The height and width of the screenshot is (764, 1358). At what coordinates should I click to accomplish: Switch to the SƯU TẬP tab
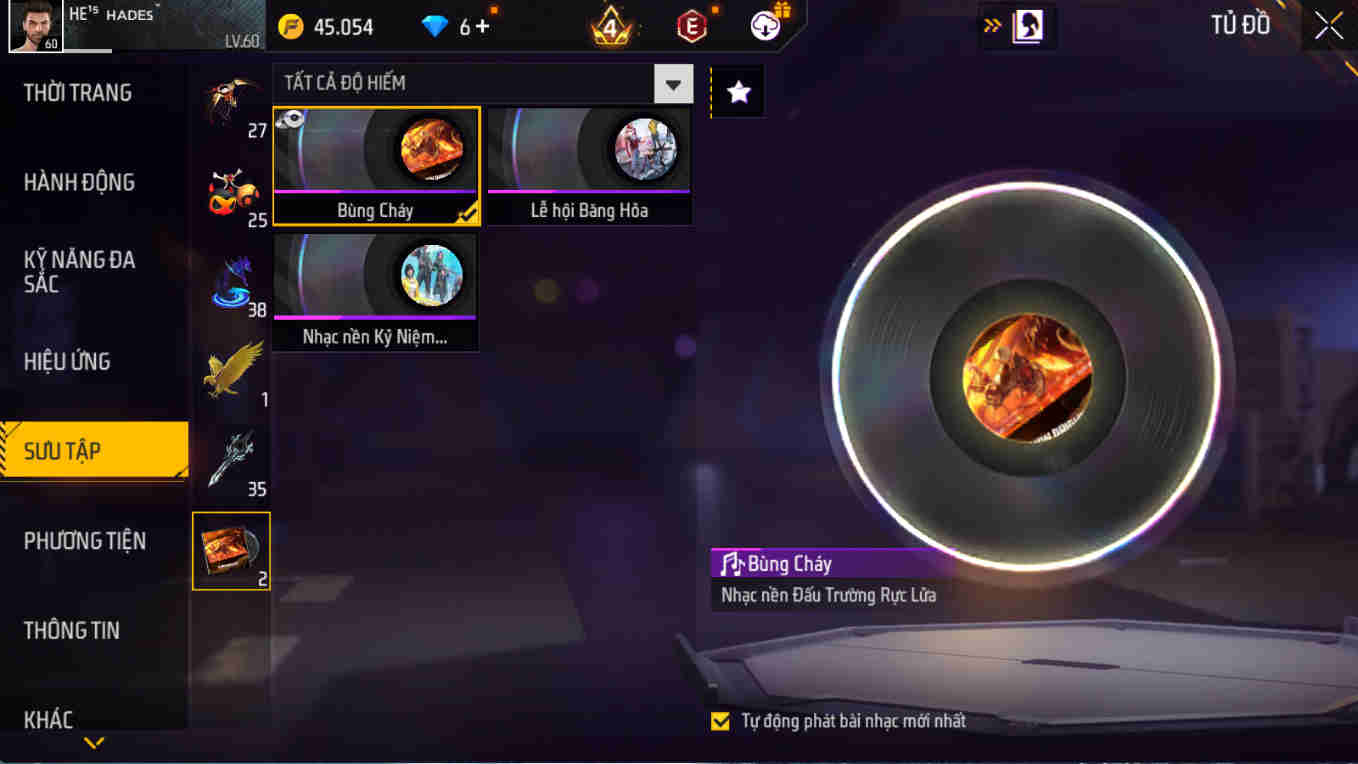click(93, 450)
